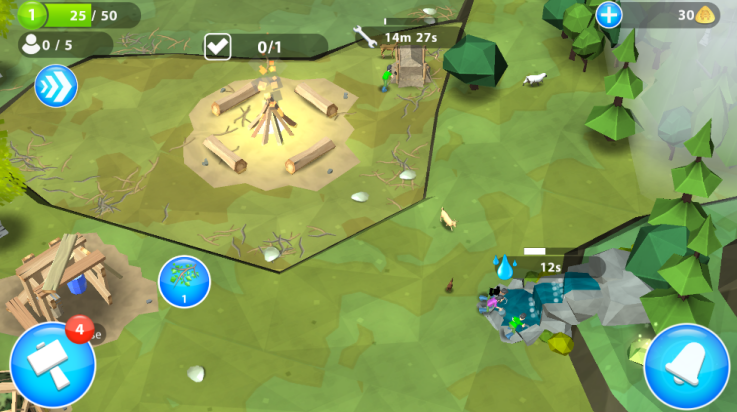Tap the blue bell notification button
Viewport: 737px width, 412px height.
click(686, 366)
